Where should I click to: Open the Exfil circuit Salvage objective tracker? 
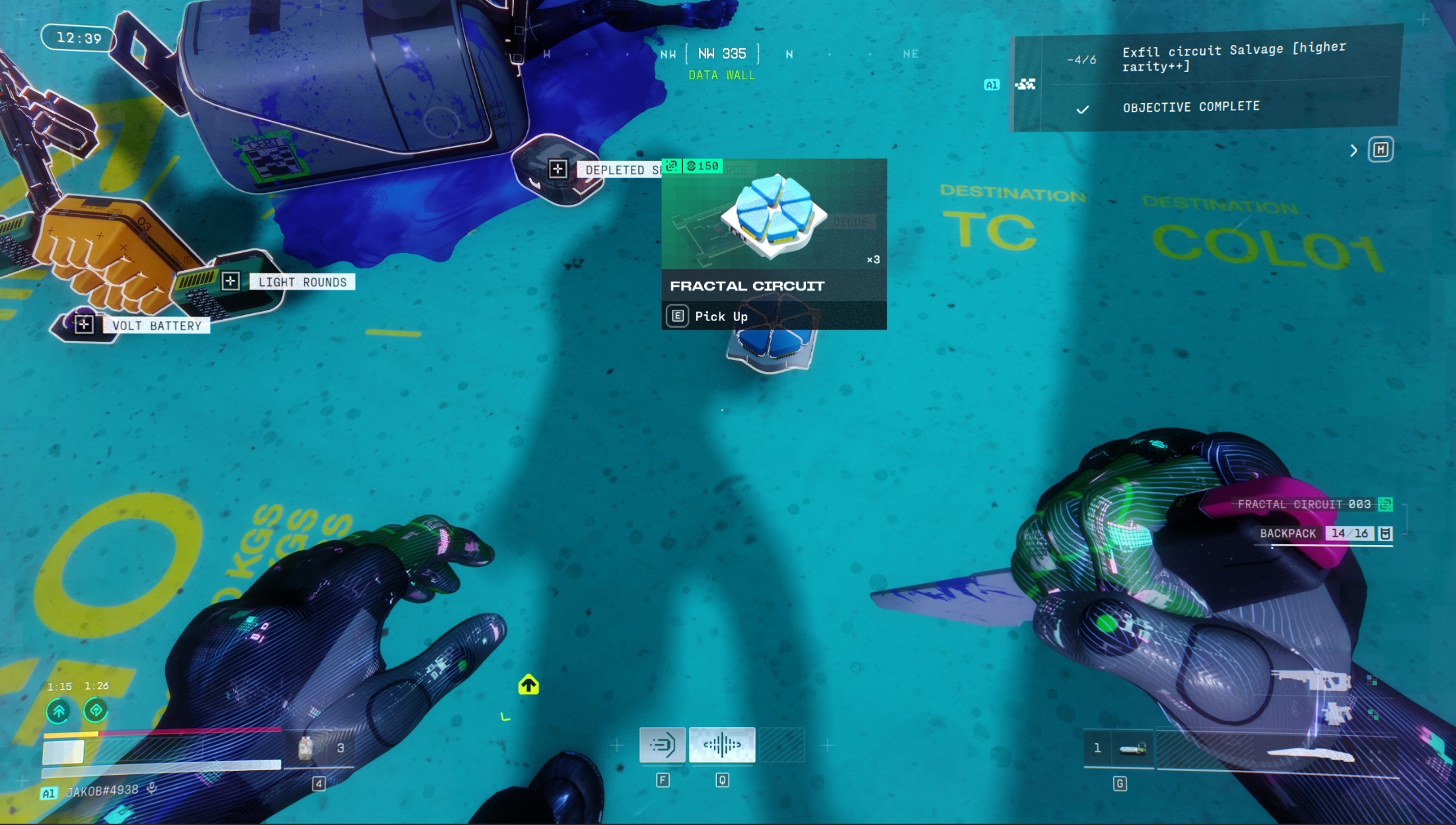tap(1233, 57)
